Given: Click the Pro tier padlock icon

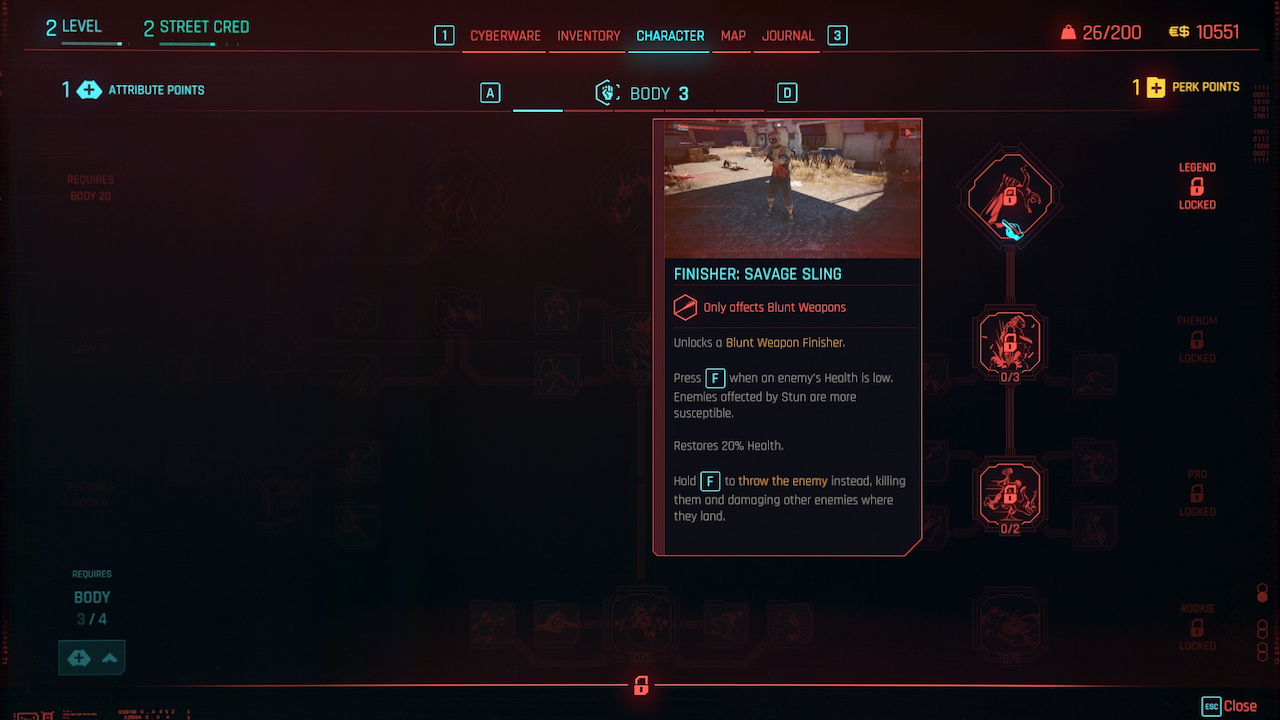Looking at the screenshot, I should point(1196,493).
